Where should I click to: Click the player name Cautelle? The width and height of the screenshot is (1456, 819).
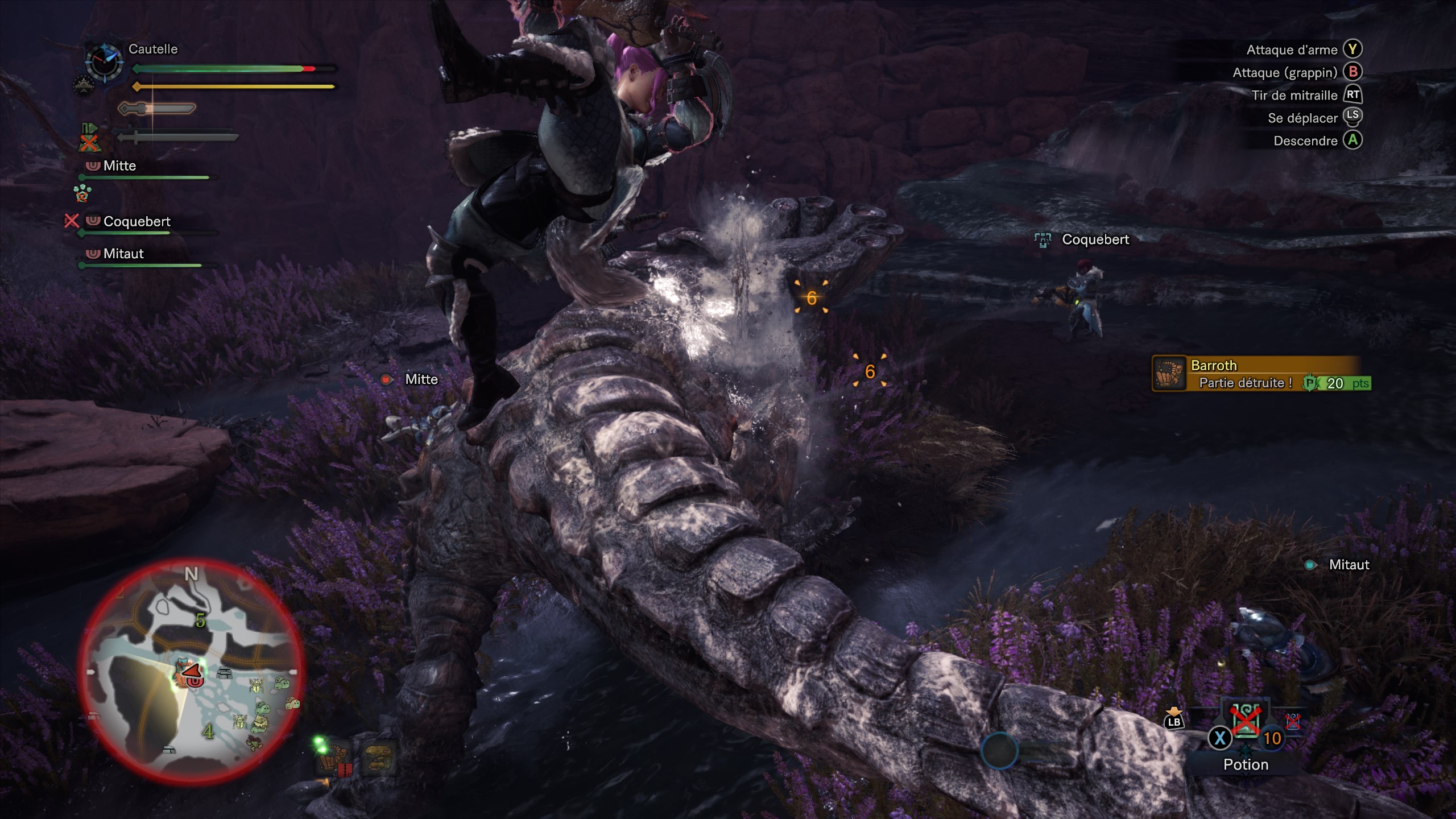click(153, 49)
